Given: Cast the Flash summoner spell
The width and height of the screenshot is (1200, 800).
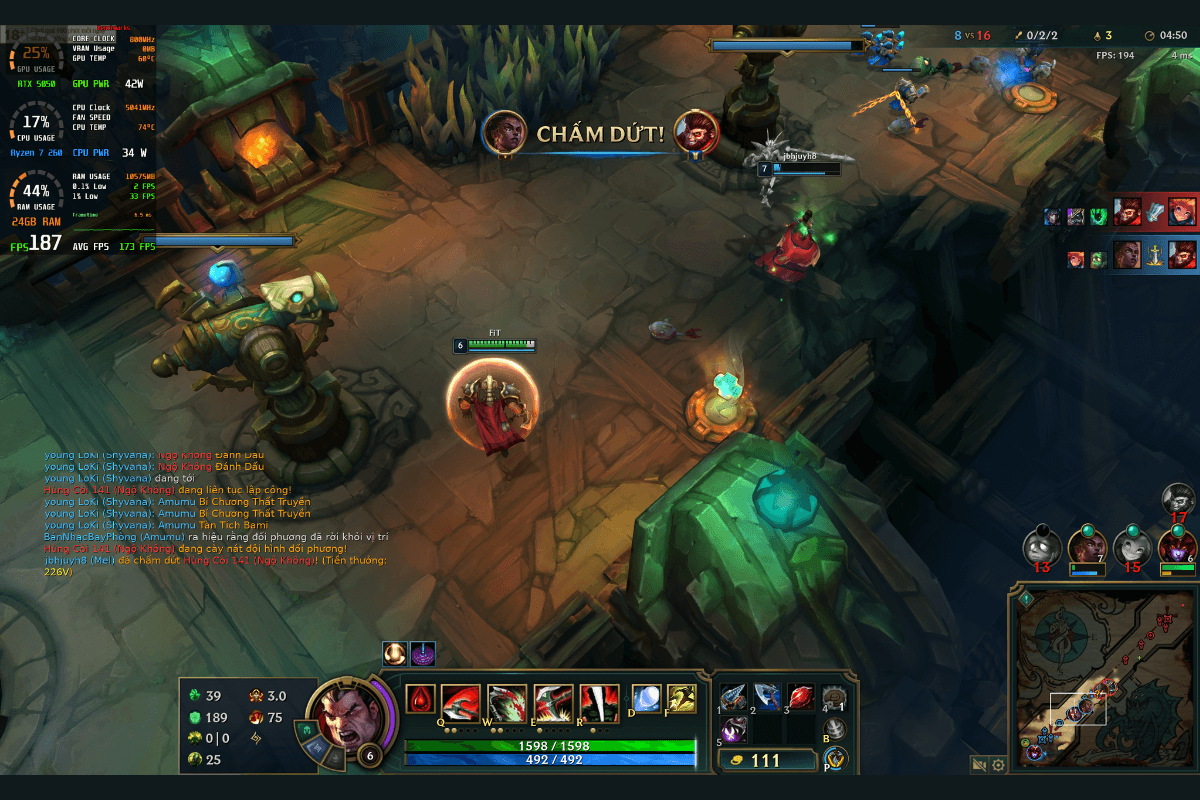Looking at the screenshot, I should (x=682, y=698).
